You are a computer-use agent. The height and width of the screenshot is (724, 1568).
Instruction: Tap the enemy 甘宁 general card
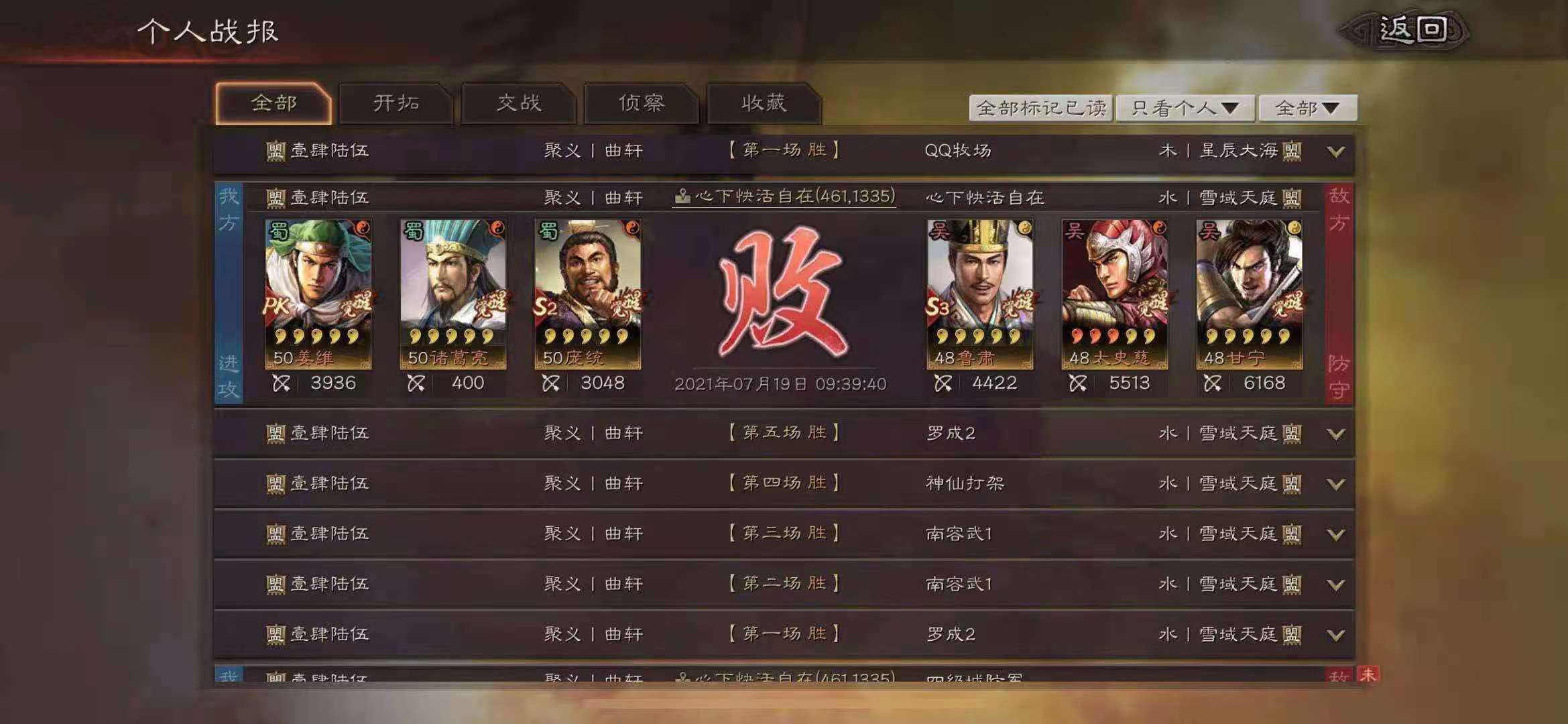[x=1249, y=294]
